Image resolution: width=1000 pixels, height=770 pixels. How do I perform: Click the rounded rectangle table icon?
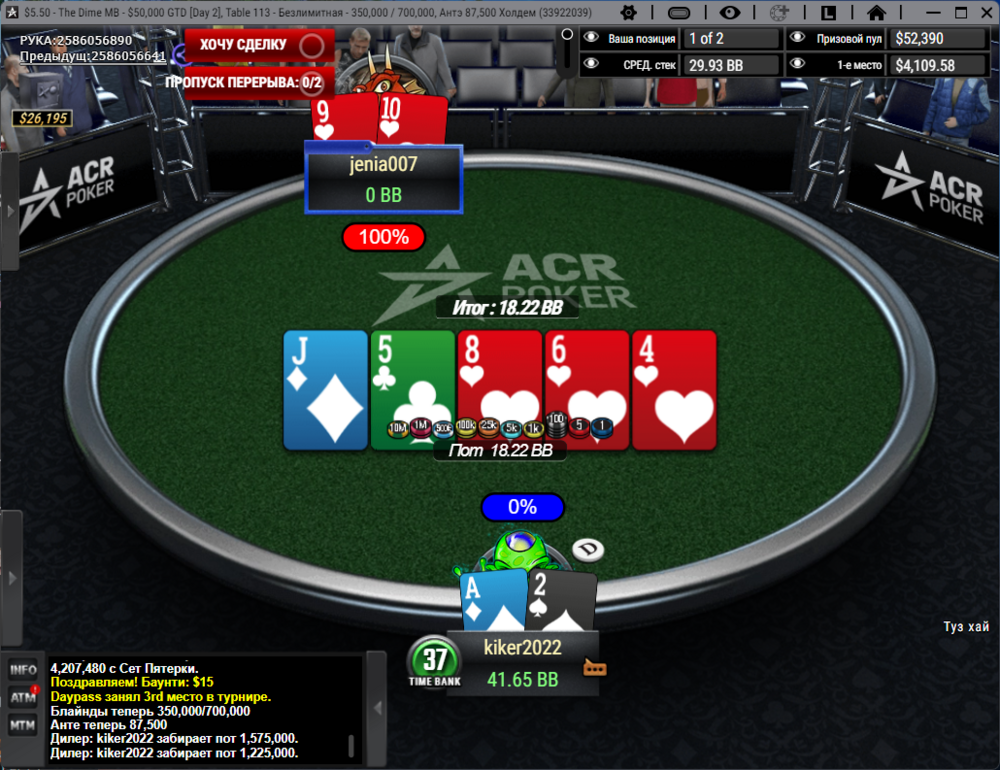[x=678, y=13]
